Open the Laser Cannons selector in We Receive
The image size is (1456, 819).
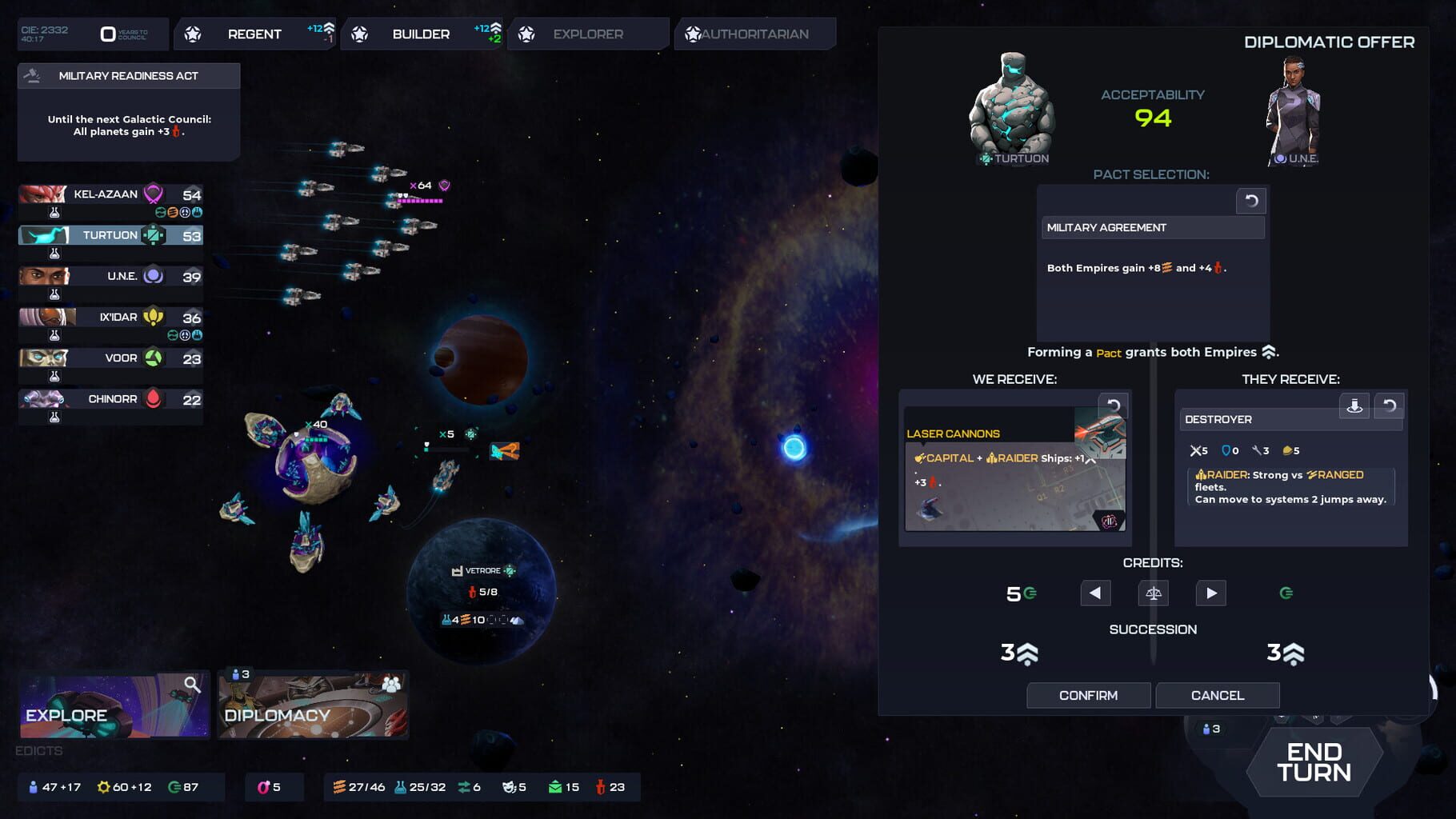992,433
